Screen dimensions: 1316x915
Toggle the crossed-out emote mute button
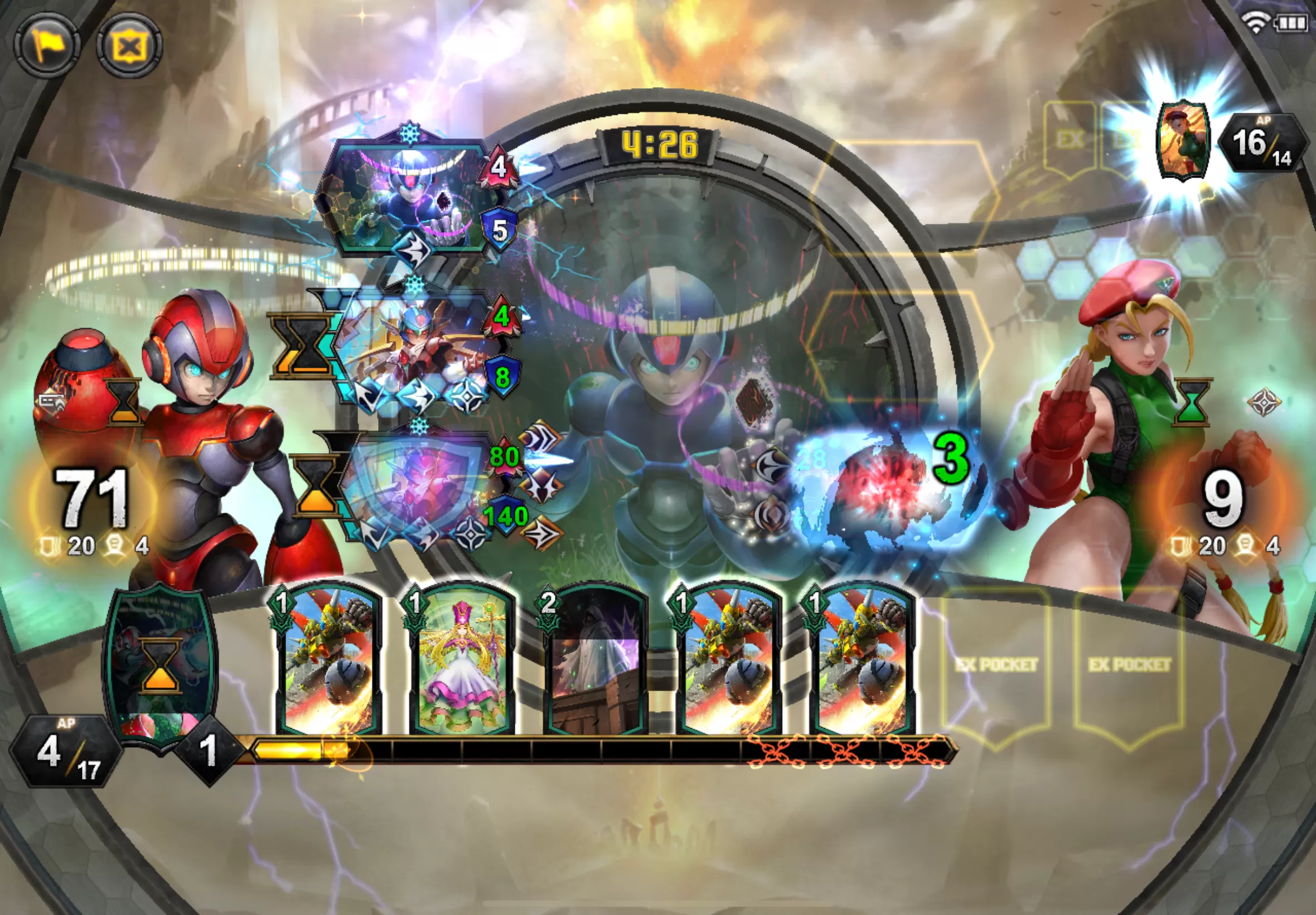pyautogui.click(x=129, y=46)
